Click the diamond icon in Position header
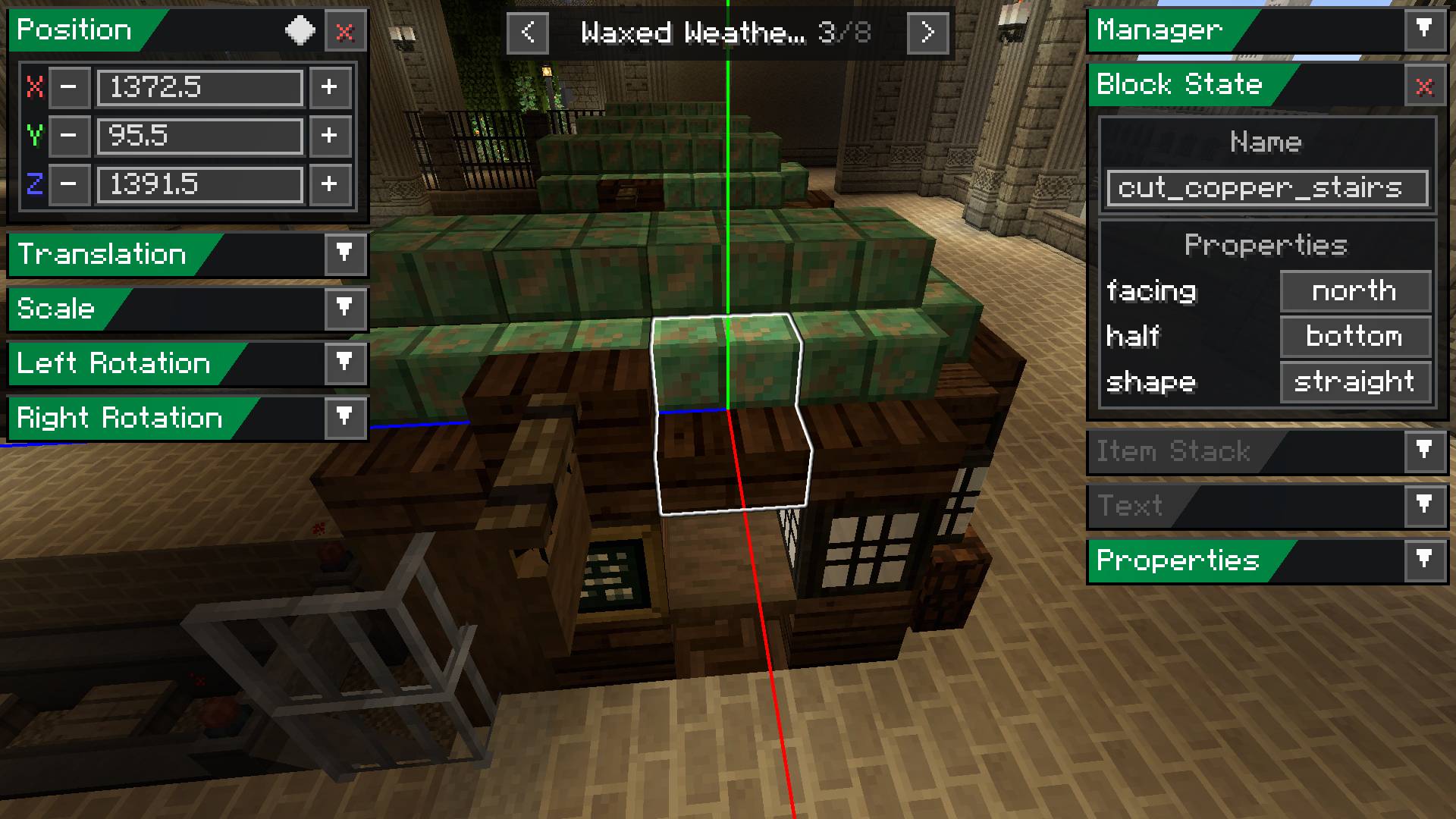 click(x=300, y=31)
